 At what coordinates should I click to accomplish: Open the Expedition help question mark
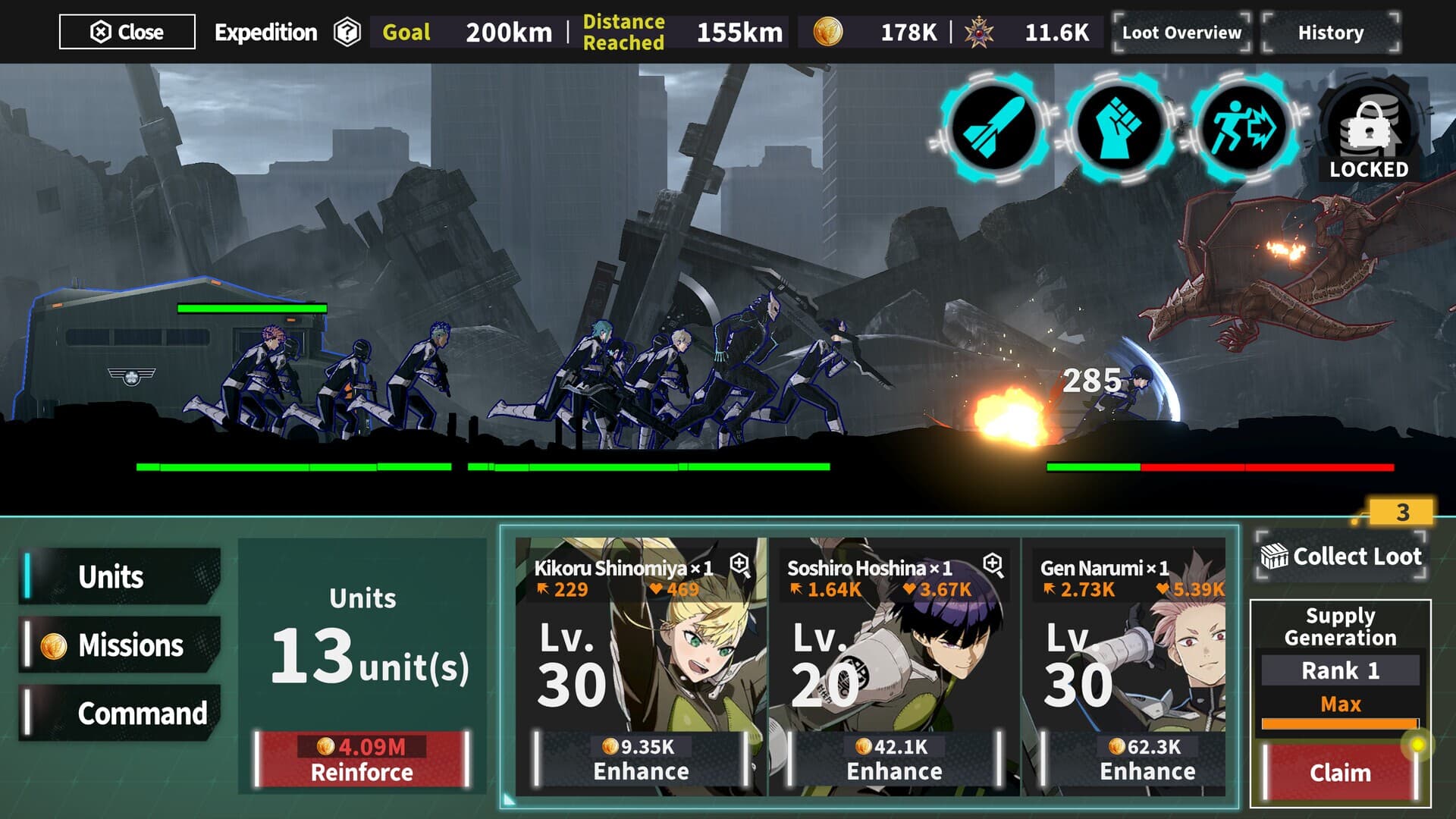tap(345, 33)
